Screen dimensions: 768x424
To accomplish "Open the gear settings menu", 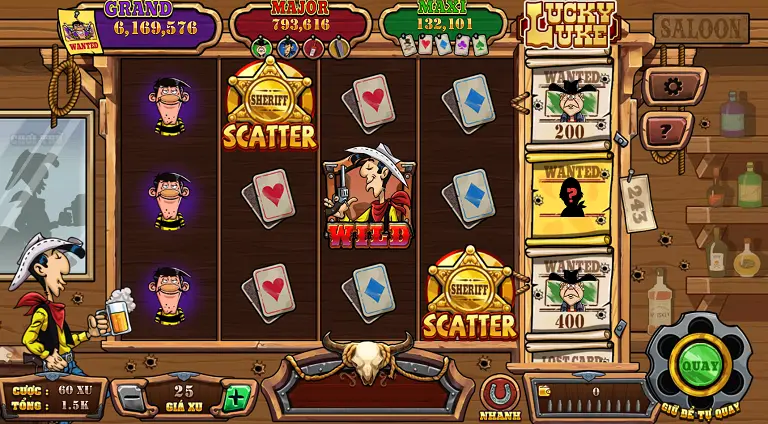I will tap(673, 86).
